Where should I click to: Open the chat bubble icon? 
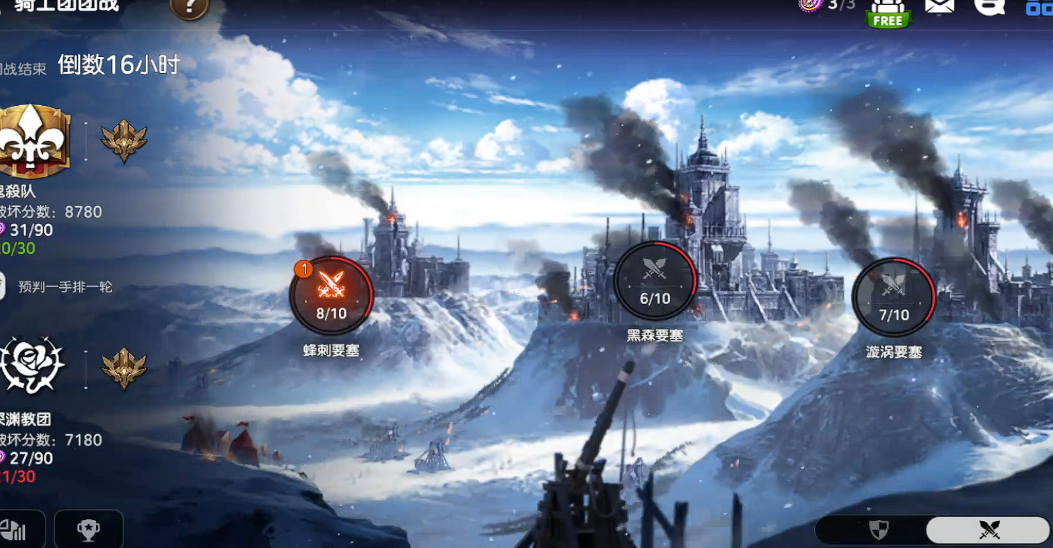(x=989, y=6)
